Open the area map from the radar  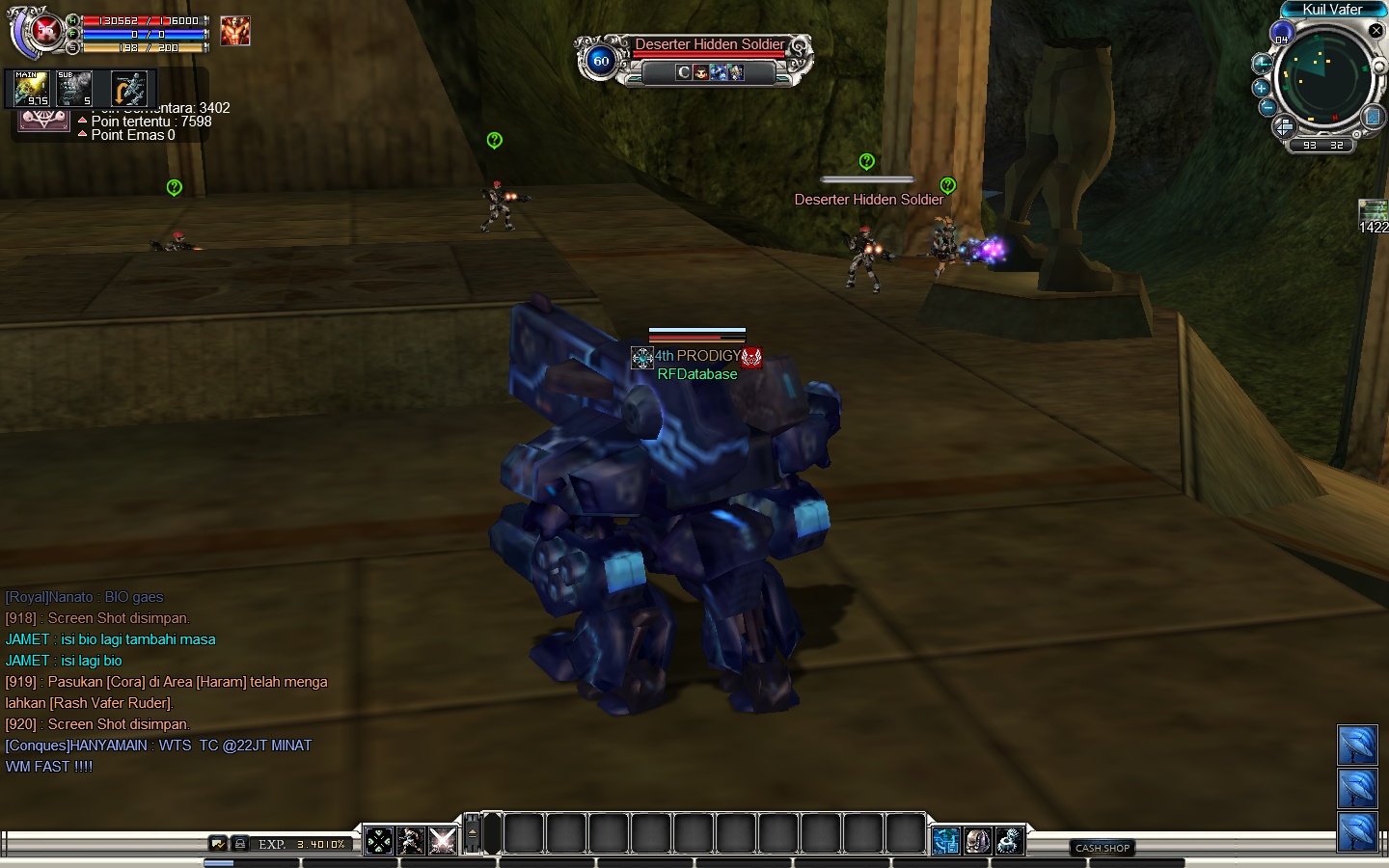[x=1373, y=118]
